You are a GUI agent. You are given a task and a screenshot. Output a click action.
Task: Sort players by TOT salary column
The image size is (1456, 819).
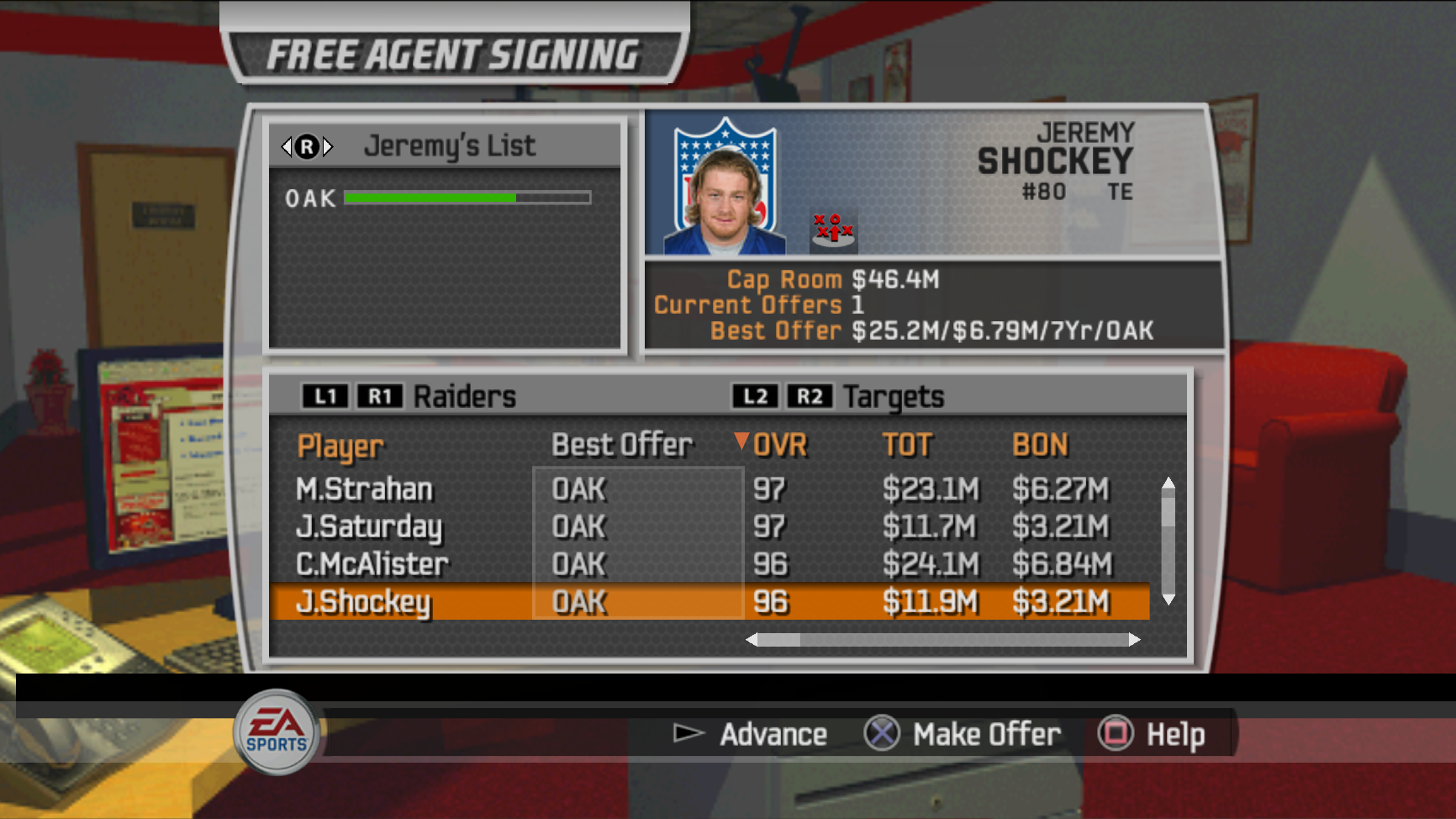[907, 445]
